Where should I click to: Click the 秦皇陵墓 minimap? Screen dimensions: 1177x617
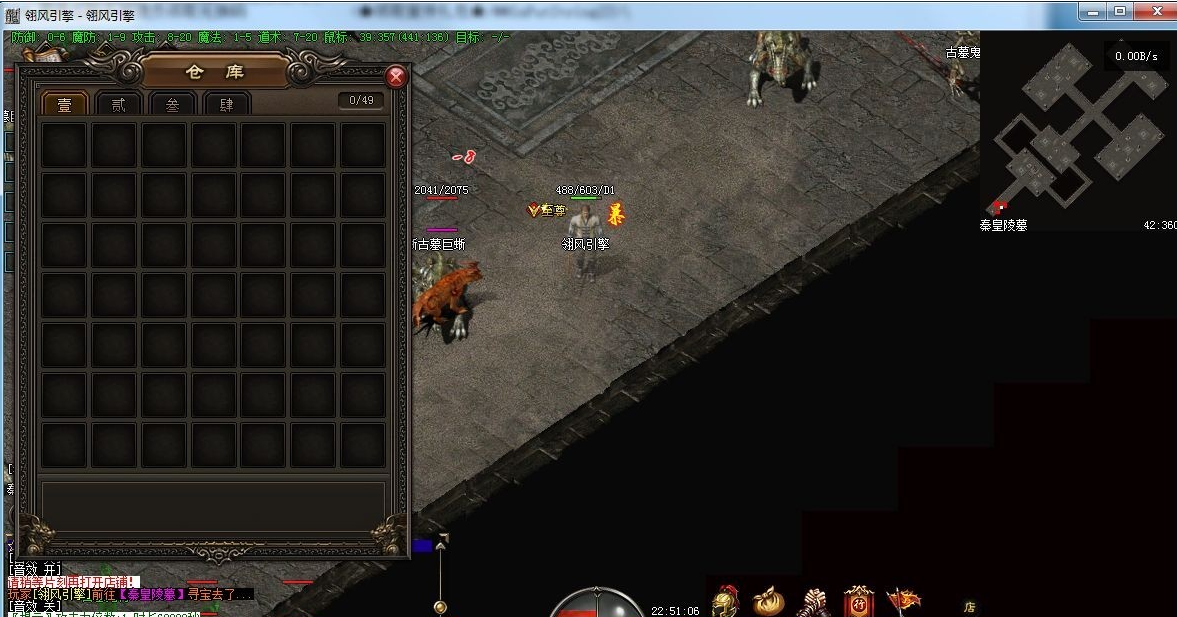tap(1077, 130)
